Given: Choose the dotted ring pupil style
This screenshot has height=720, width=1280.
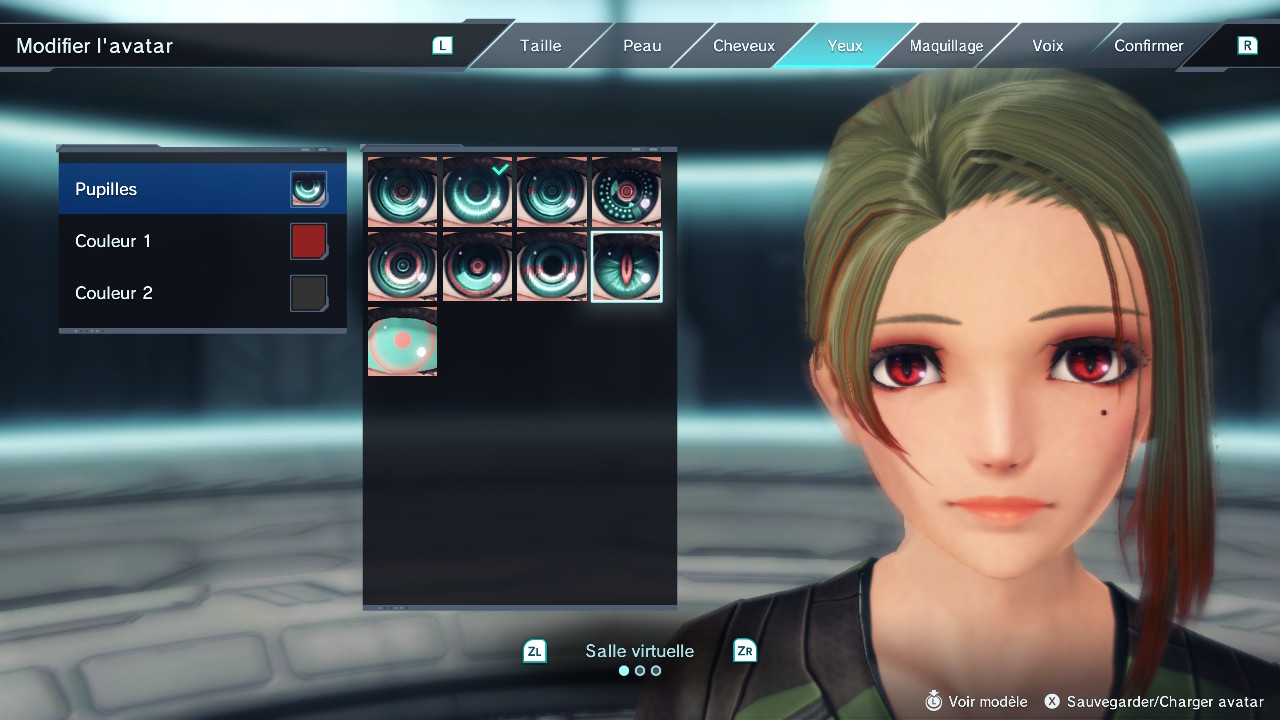Looking at the screenshot, I should click(x=627, y=190).
